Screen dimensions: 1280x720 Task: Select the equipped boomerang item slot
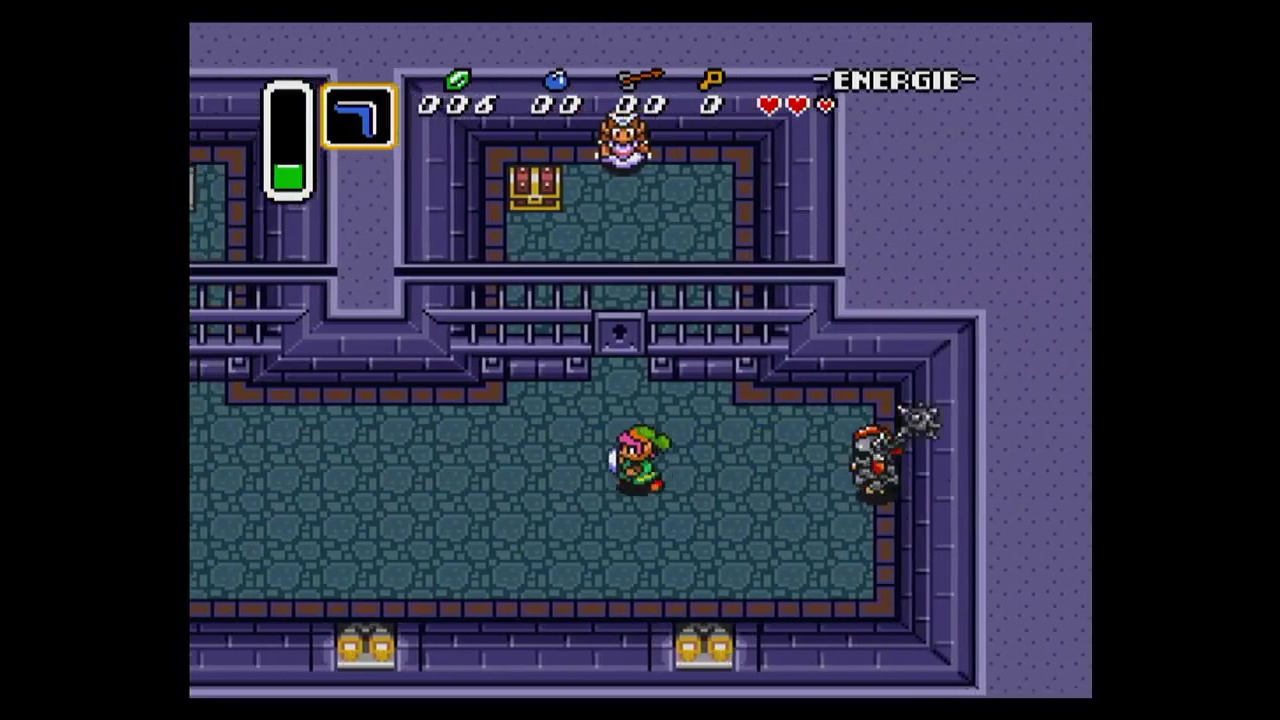pyautogui.click(x=358, y=117)
